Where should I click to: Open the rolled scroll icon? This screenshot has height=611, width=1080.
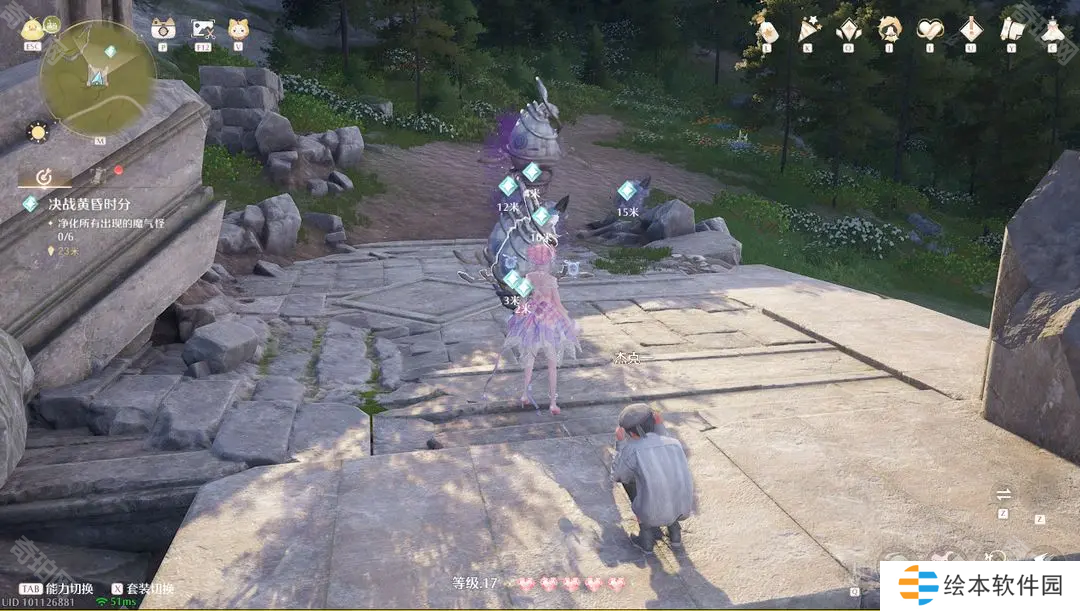(1011, 28)
